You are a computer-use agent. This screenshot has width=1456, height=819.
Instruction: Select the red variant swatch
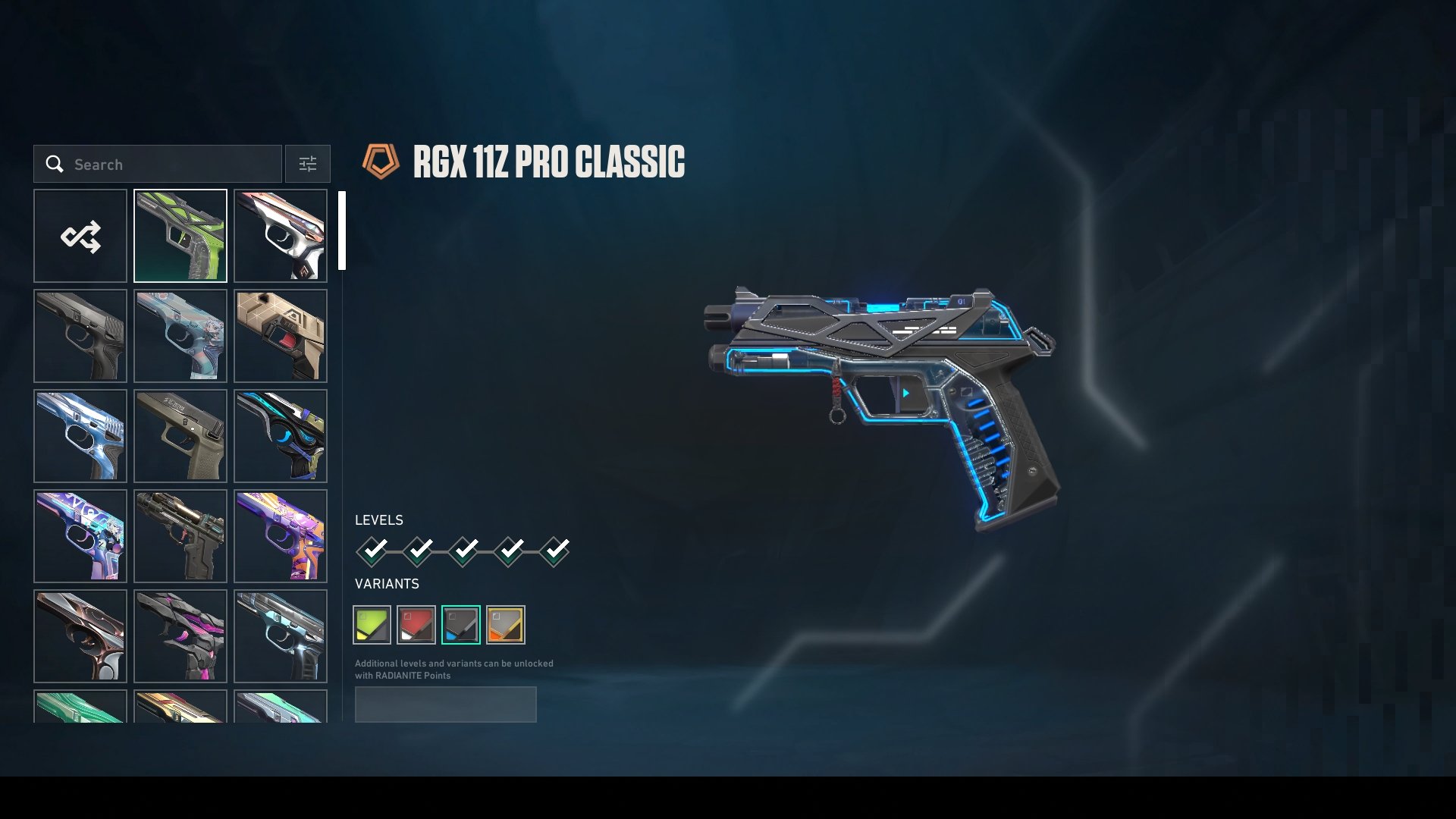pyautogui.click(x=416, y=624)
